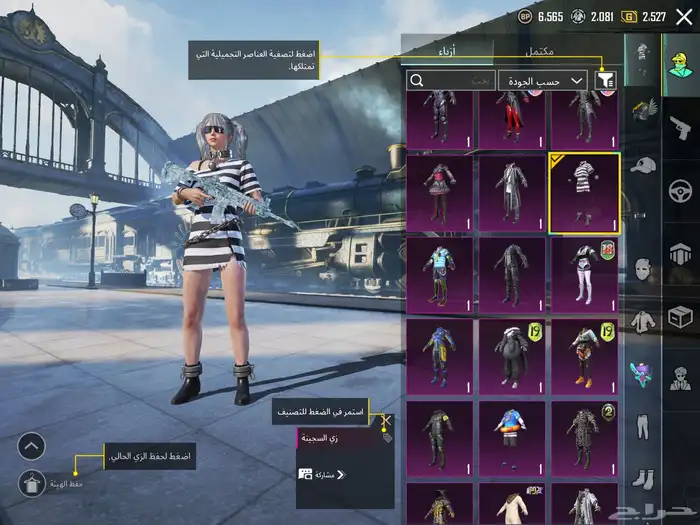Open the steering wheel vehicles category
The image size is (700, 525).
click(x=680, y=188)
